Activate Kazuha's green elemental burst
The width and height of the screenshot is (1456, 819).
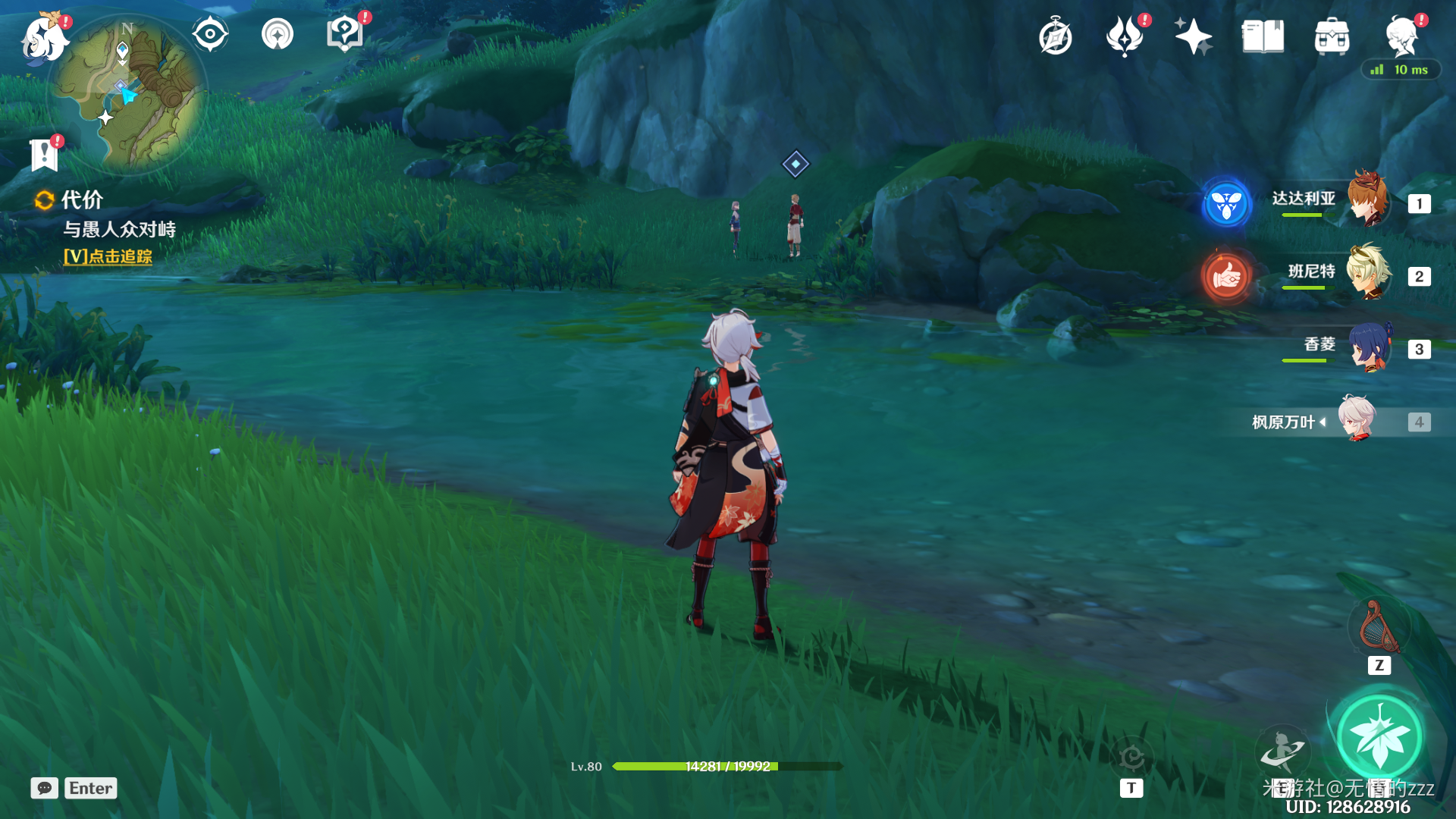tap(1379, 737)
